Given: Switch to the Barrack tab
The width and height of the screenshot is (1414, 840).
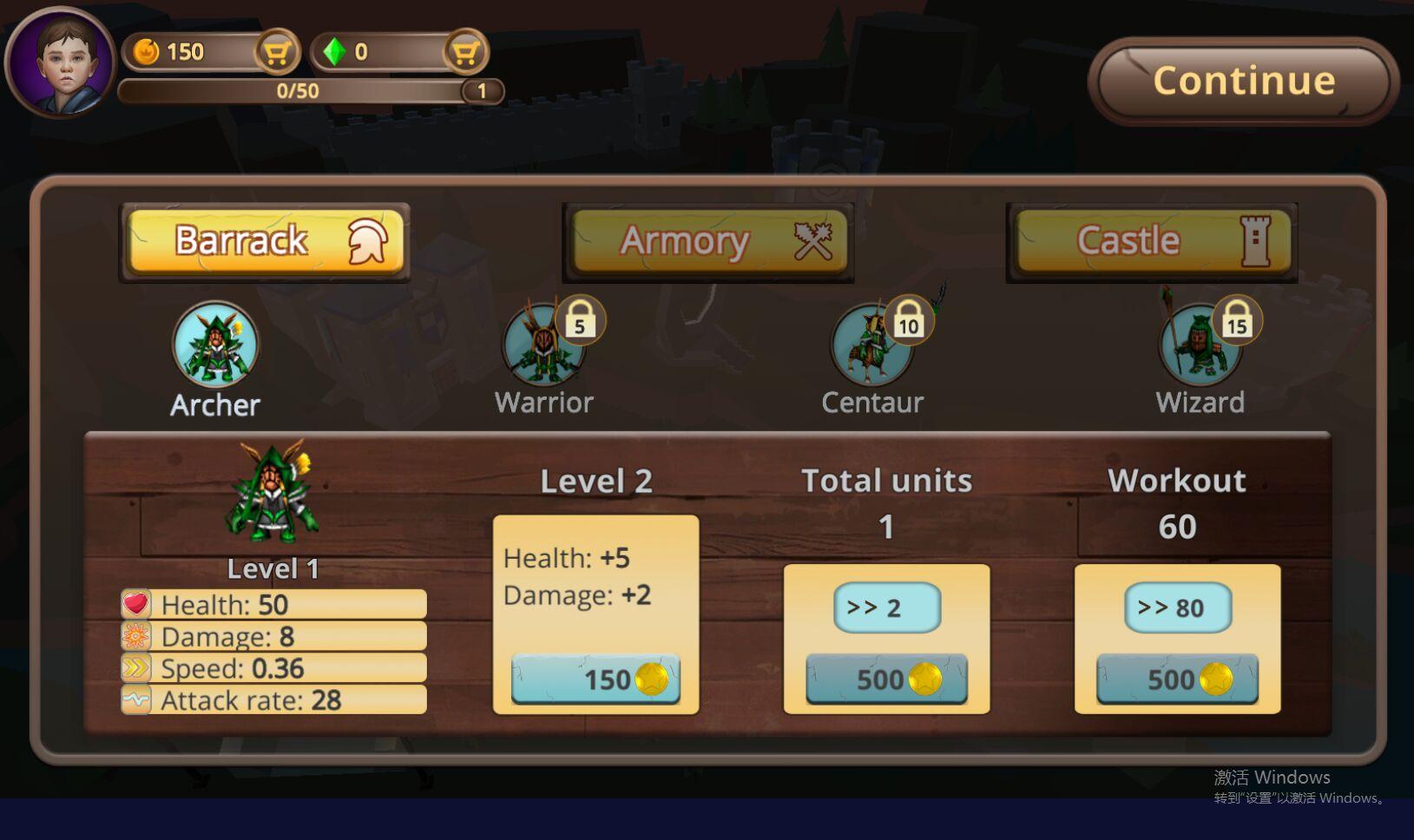Looking at the screenshot, I should pyautogui.click(x=265, y=241).
